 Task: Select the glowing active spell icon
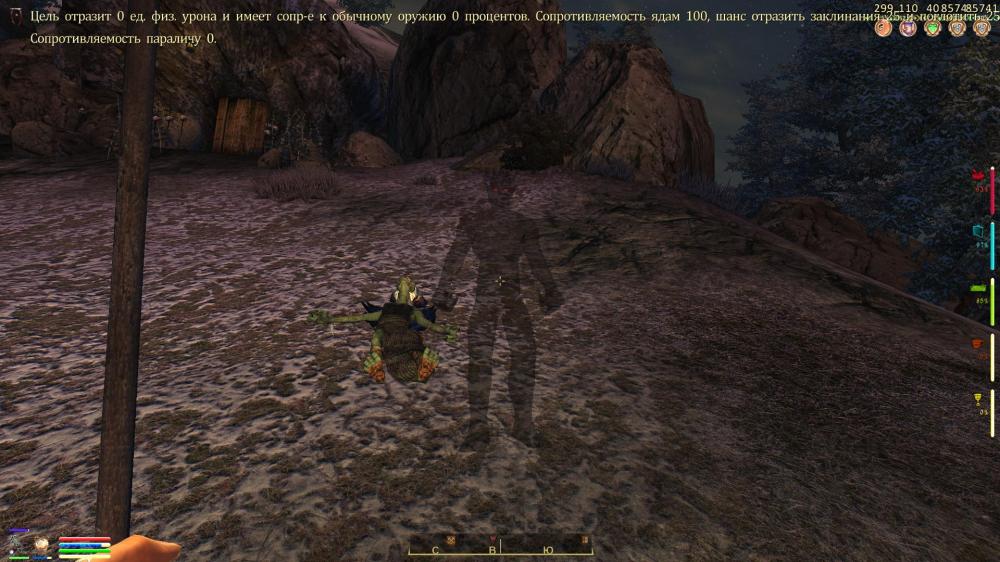(x=43, y=544)
